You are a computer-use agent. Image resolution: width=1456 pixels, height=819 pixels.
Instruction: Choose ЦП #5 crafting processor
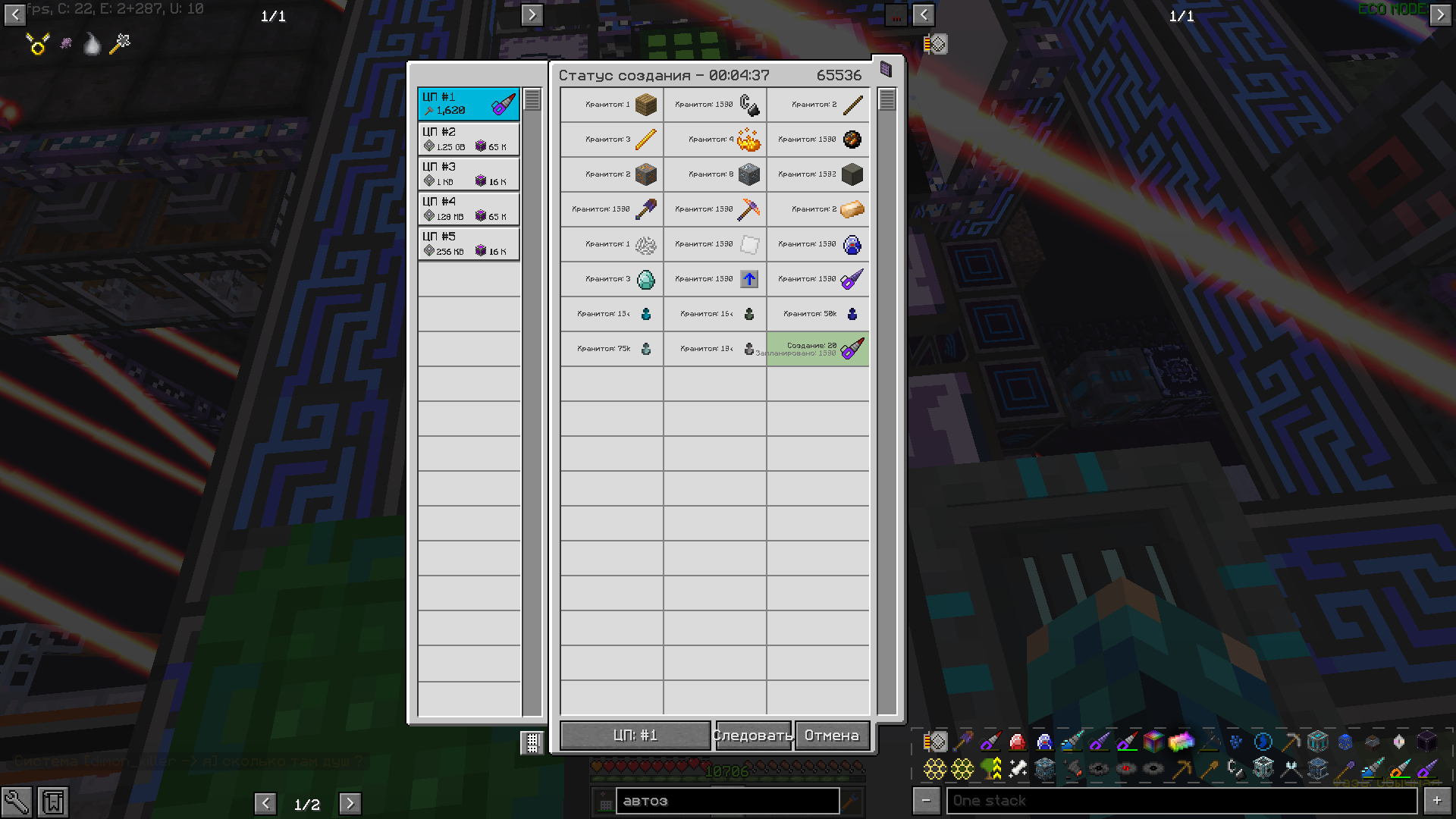tap(469, 243)
